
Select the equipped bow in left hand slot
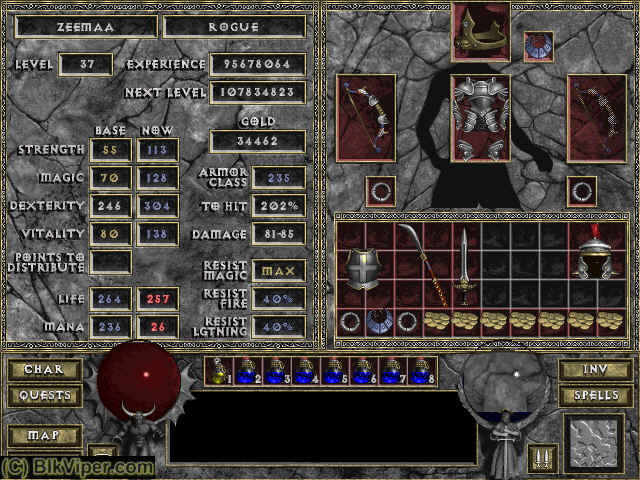[x=365, y=117]
